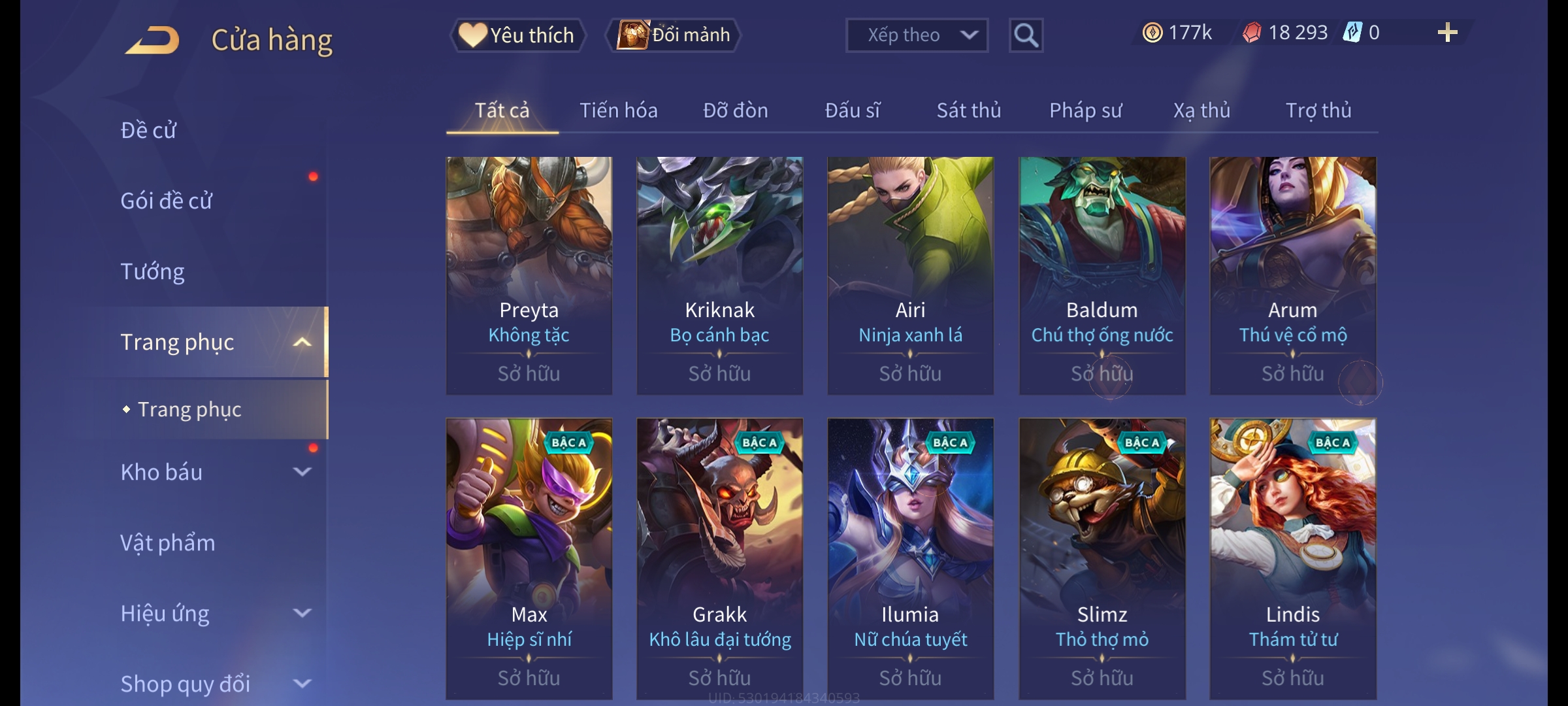
Task: Open the Xếp theo sort dropdown
Action: (916, 35)
